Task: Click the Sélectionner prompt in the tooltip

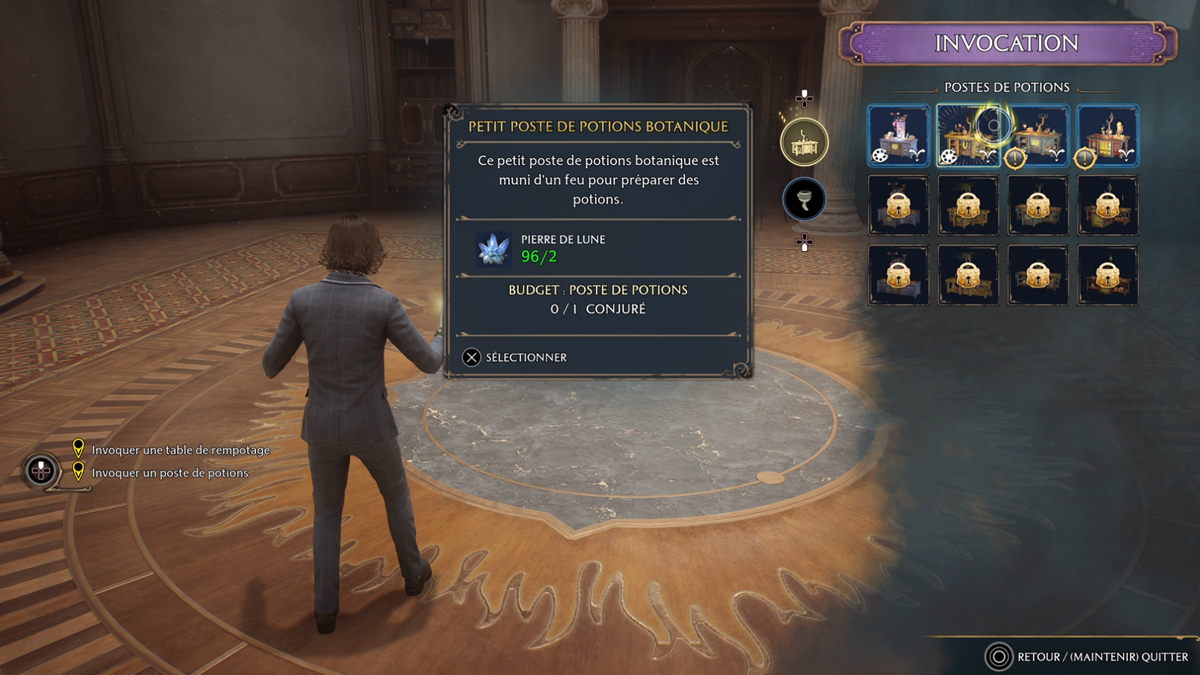Action: [x=515, y=357]
